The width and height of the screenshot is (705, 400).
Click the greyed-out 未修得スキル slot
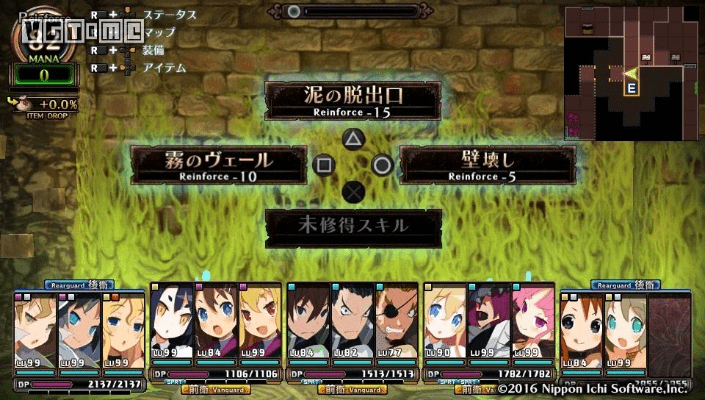(x=352, y=225)
